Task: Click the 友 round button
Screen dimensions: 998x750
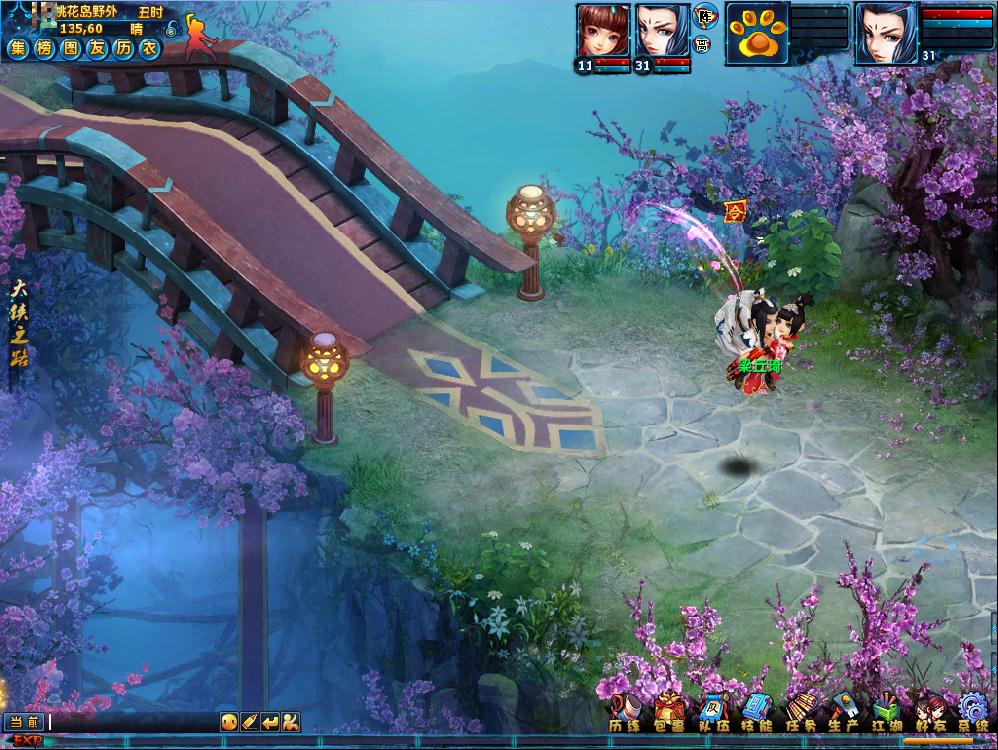Action: point(96,49)
